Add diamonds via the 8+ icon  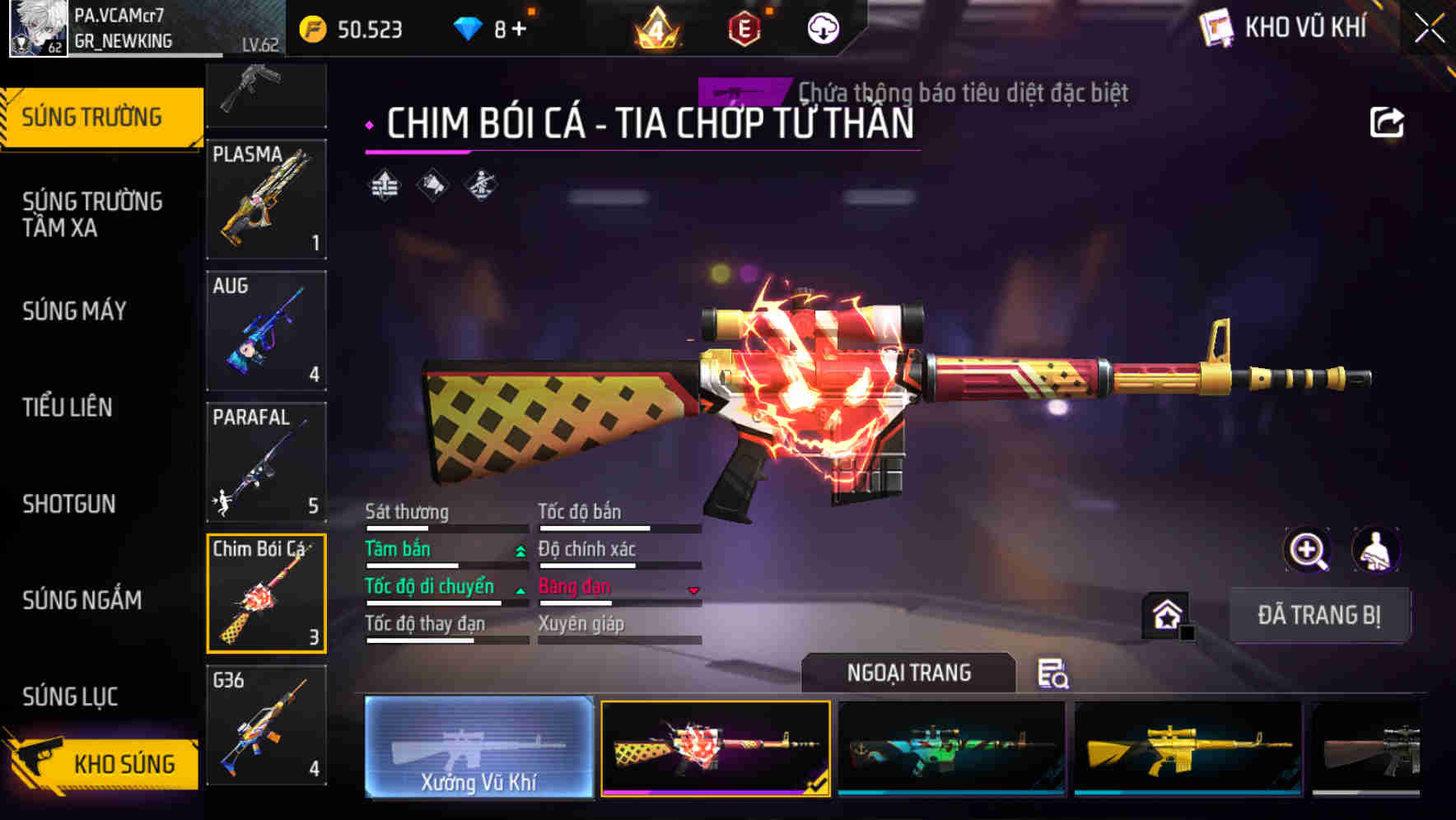(495, 27)
